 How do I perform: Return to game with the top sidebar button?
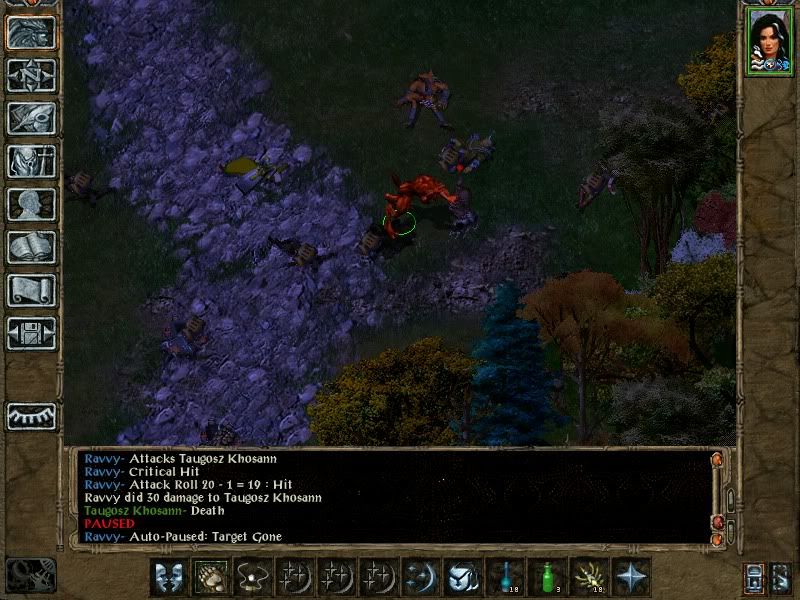[x=31, y=33]
